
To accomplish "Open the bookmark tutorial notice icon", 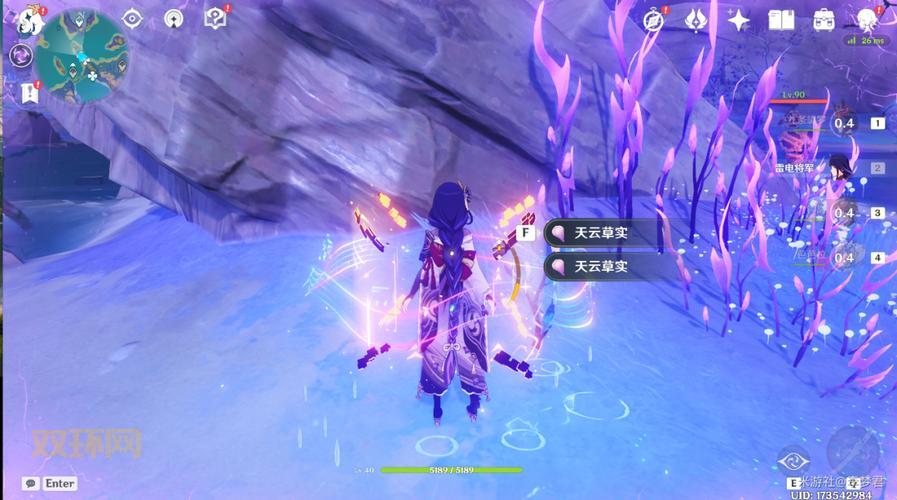I will (x=28, y=93).
